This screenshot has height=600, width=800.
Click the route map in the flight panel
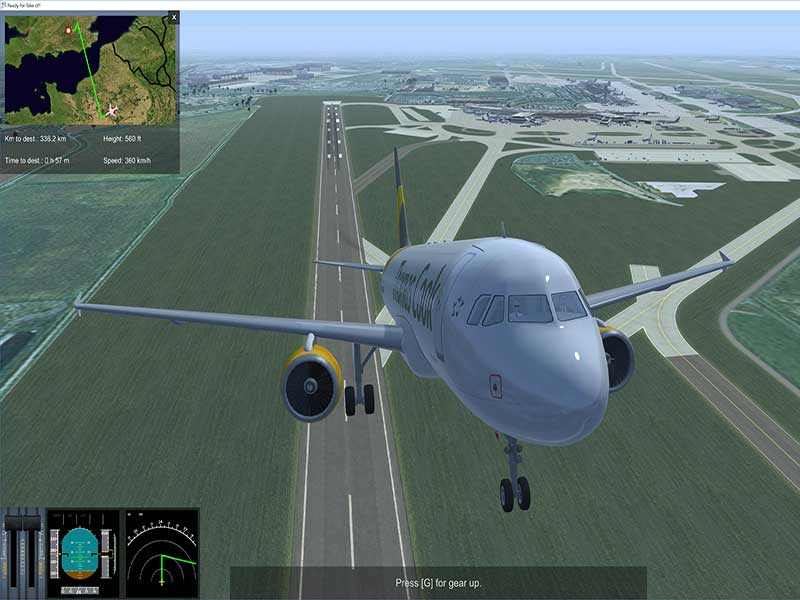pyautogui.click(x=90, y=72)
